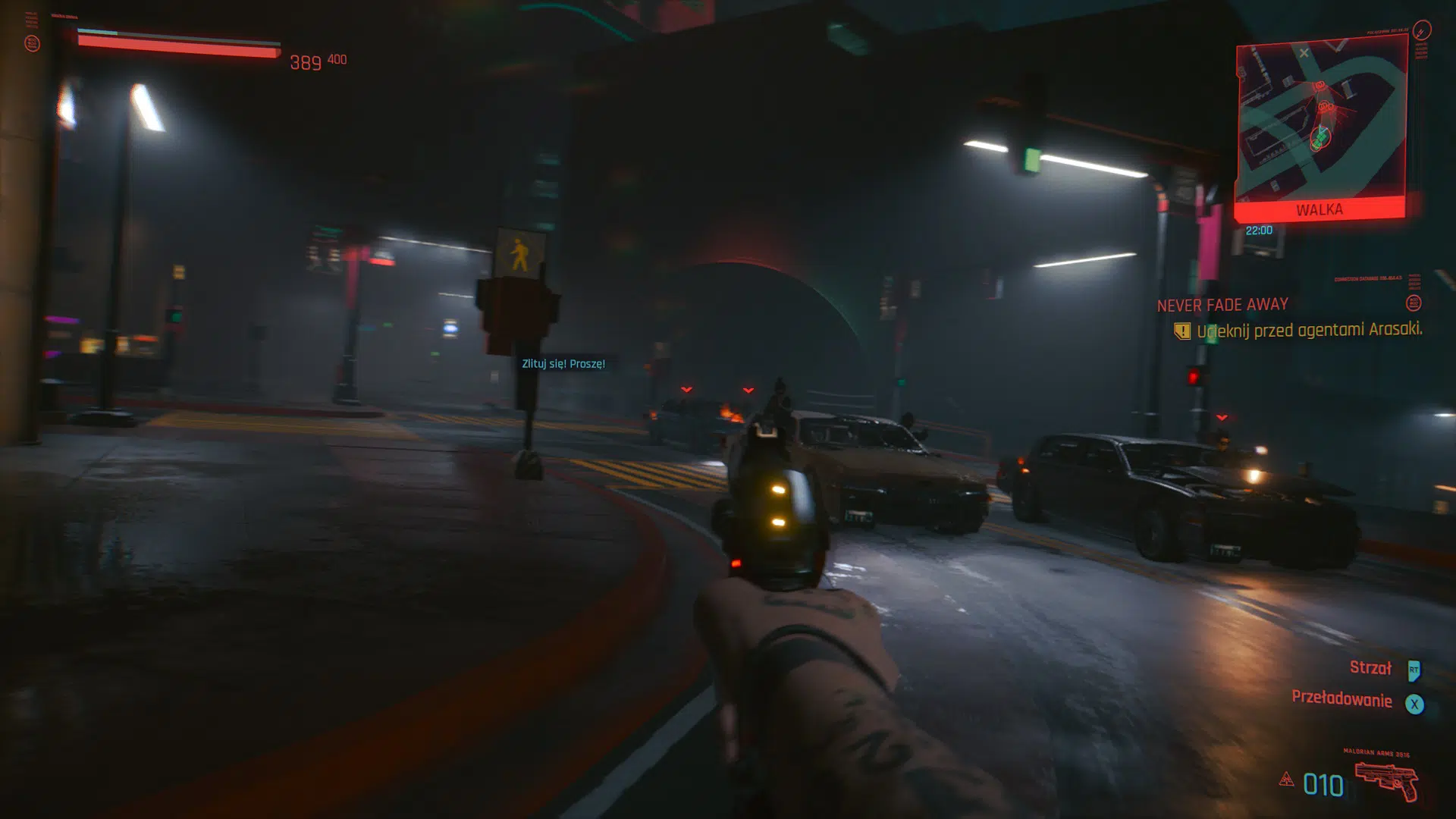This screenshot has width=1456, height=819.
Task: Click a red enemy cone on the minimap
Action: point(1320,86)
